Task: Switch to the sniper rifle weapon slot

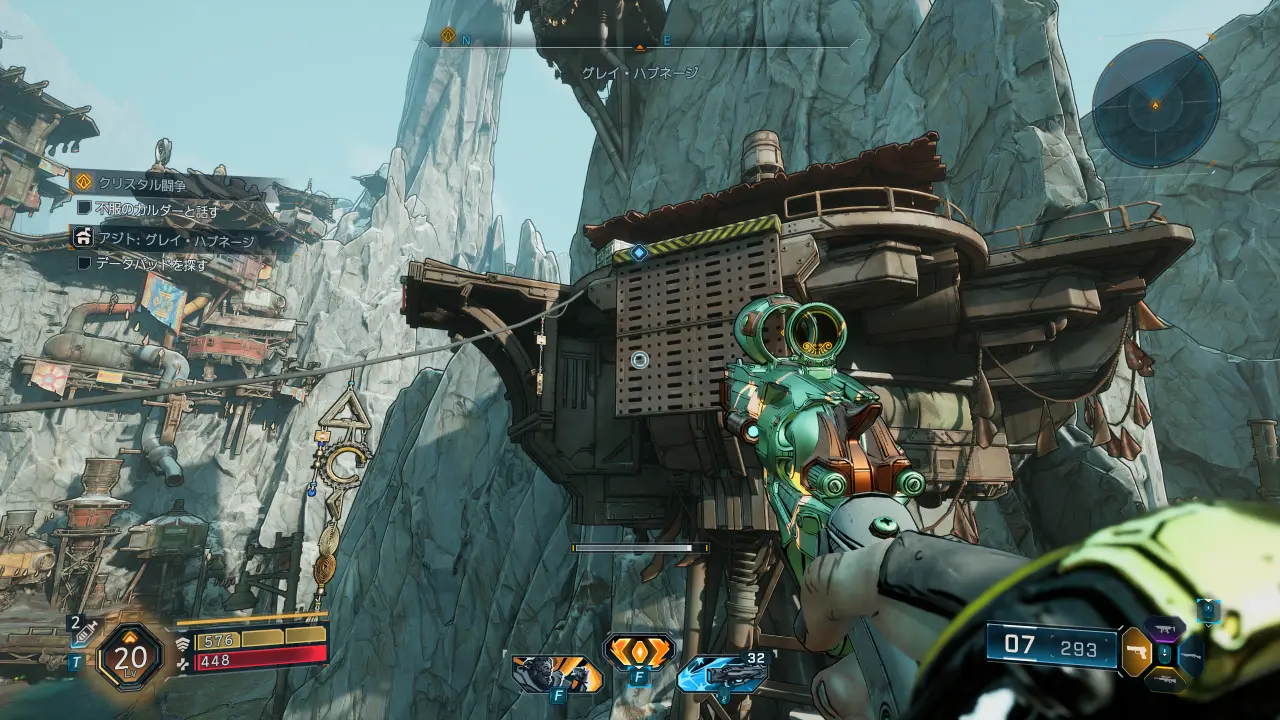Action: 1164,679
